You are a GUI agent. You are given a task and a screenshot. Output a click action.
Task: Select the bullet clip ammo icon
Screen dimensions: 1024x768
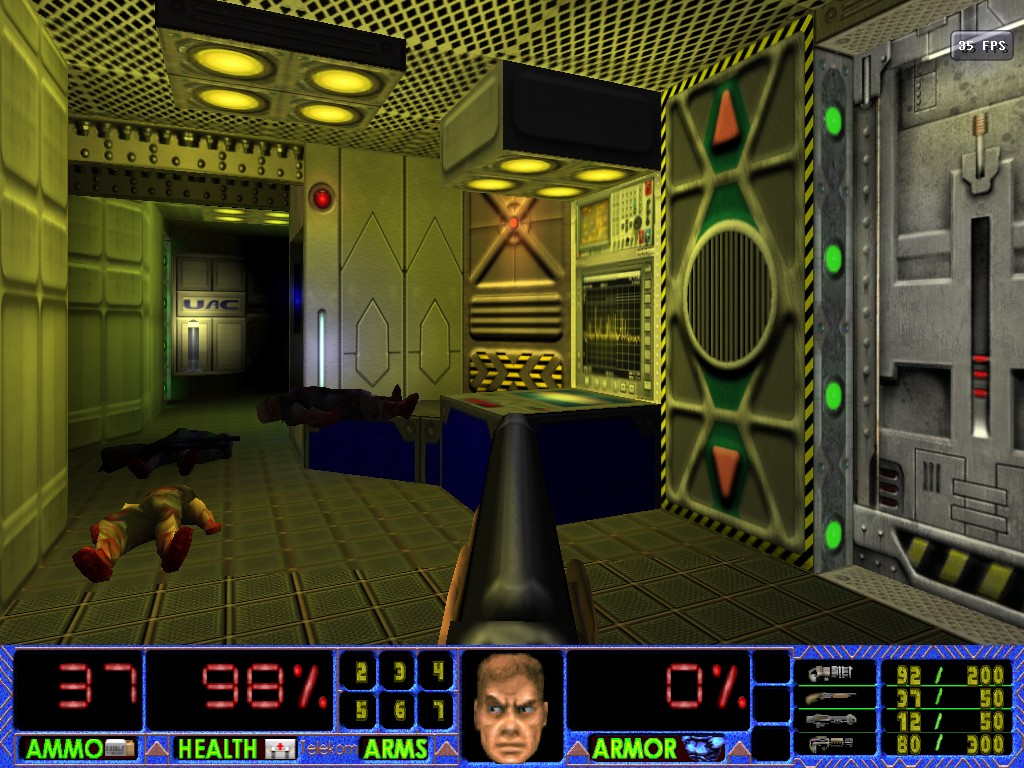click(x=830, y=673)
